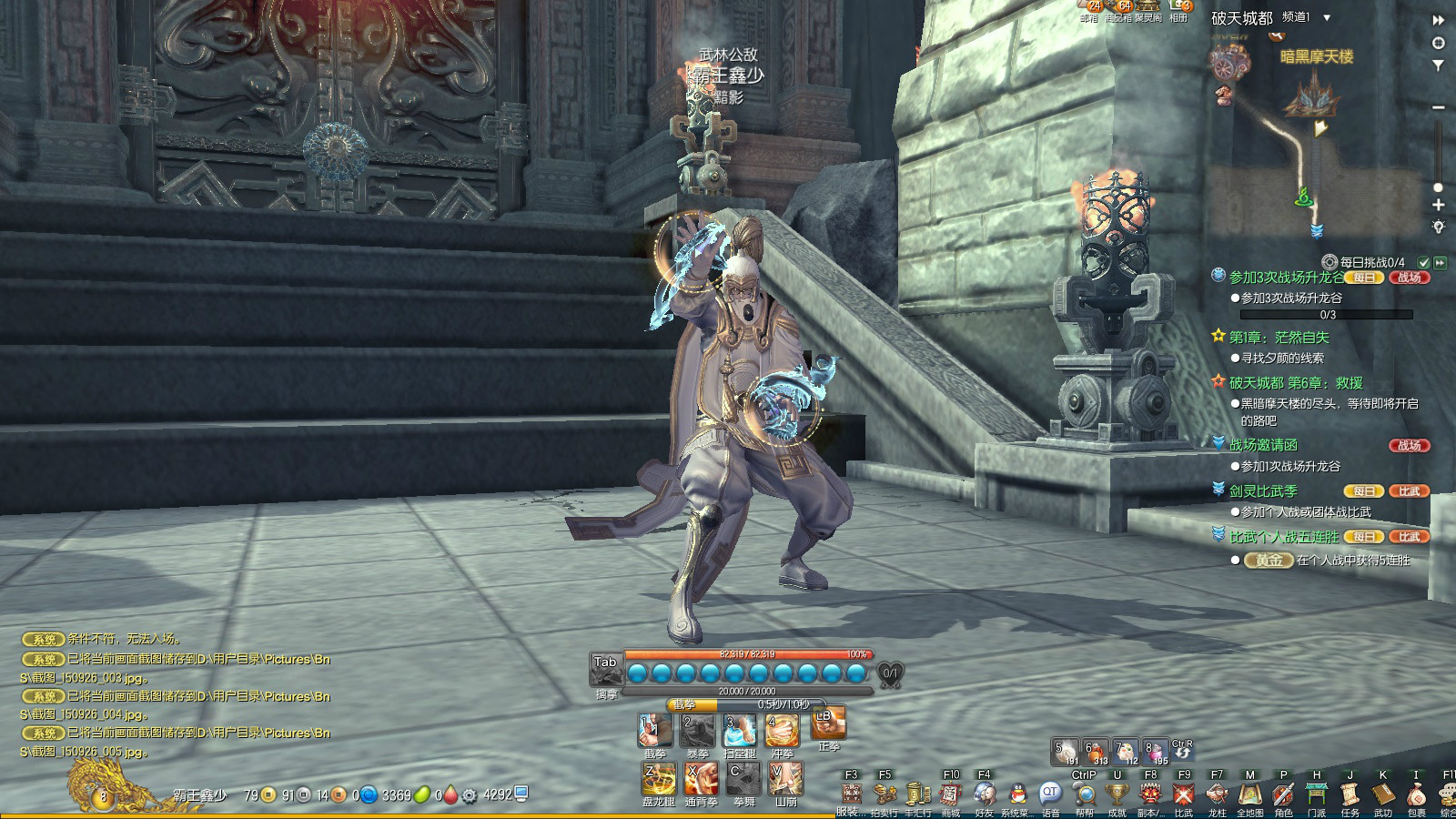Open the 比武 arena menu
Image resolution: width=1456 pixels, height=819 pixels.
[1183, 794]
